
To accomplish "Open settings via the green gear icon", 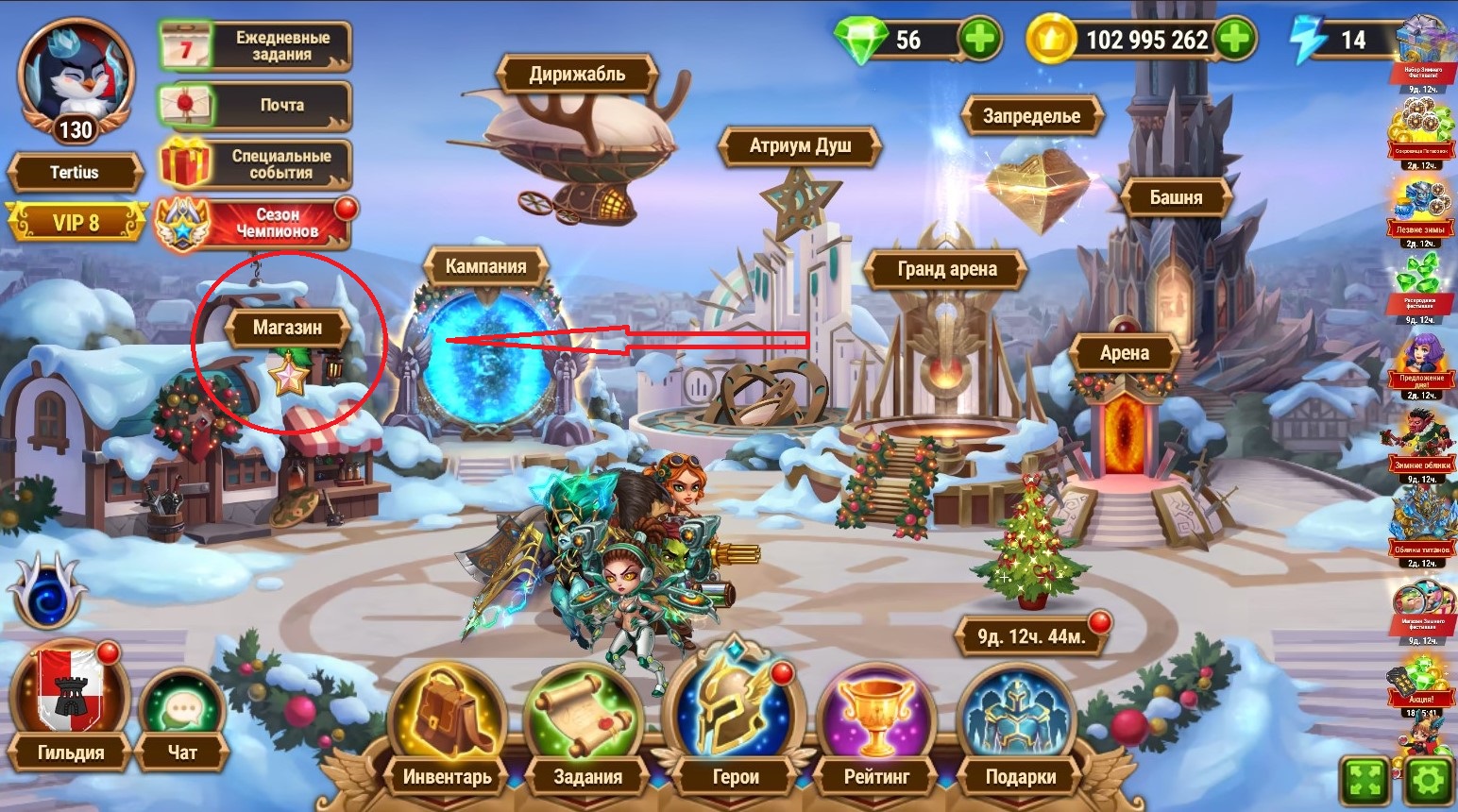I will 1428,782.
